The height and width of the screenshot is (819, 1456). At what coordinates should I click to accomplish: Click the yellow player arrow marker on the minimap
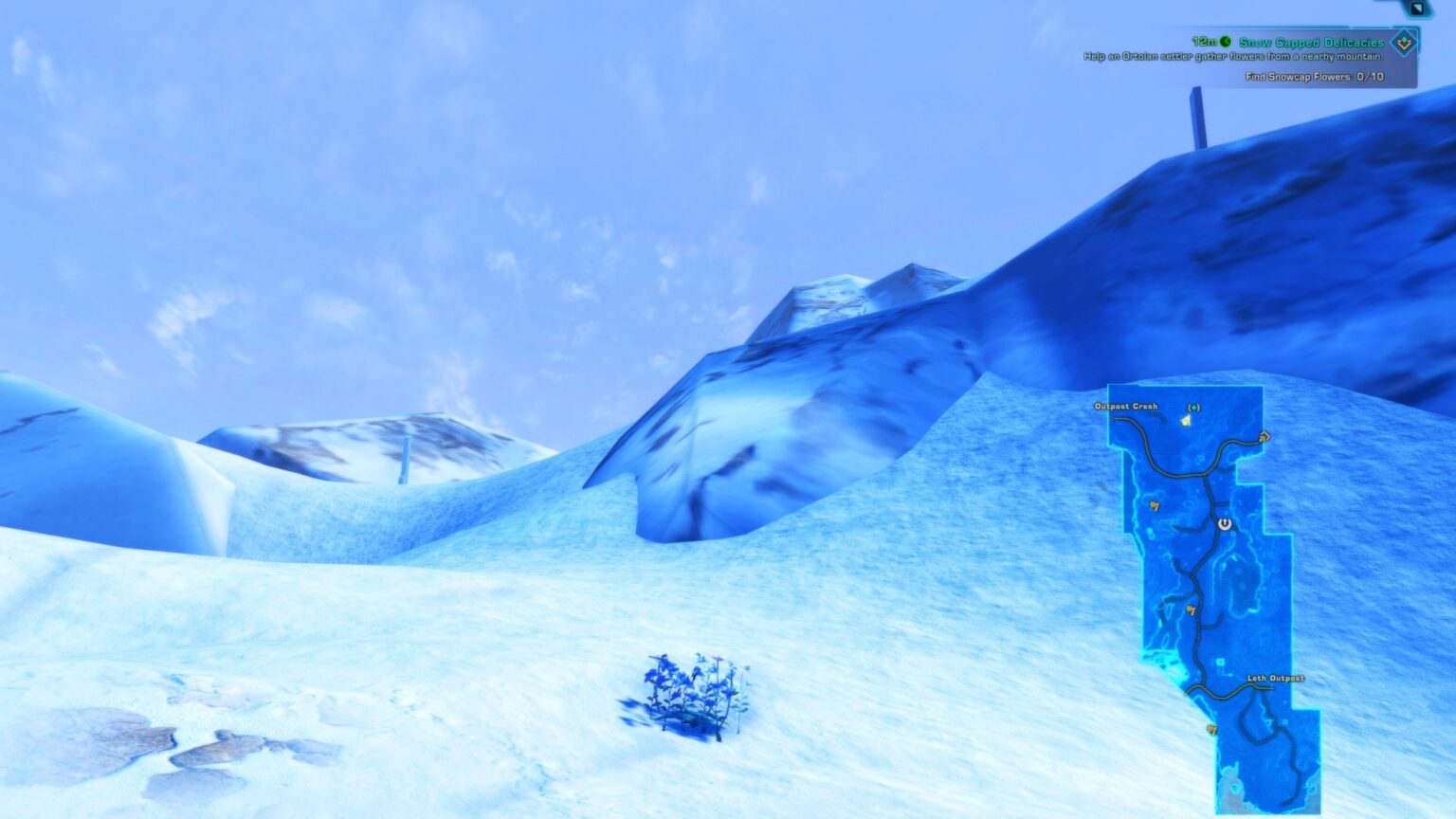pos(1186,420)
